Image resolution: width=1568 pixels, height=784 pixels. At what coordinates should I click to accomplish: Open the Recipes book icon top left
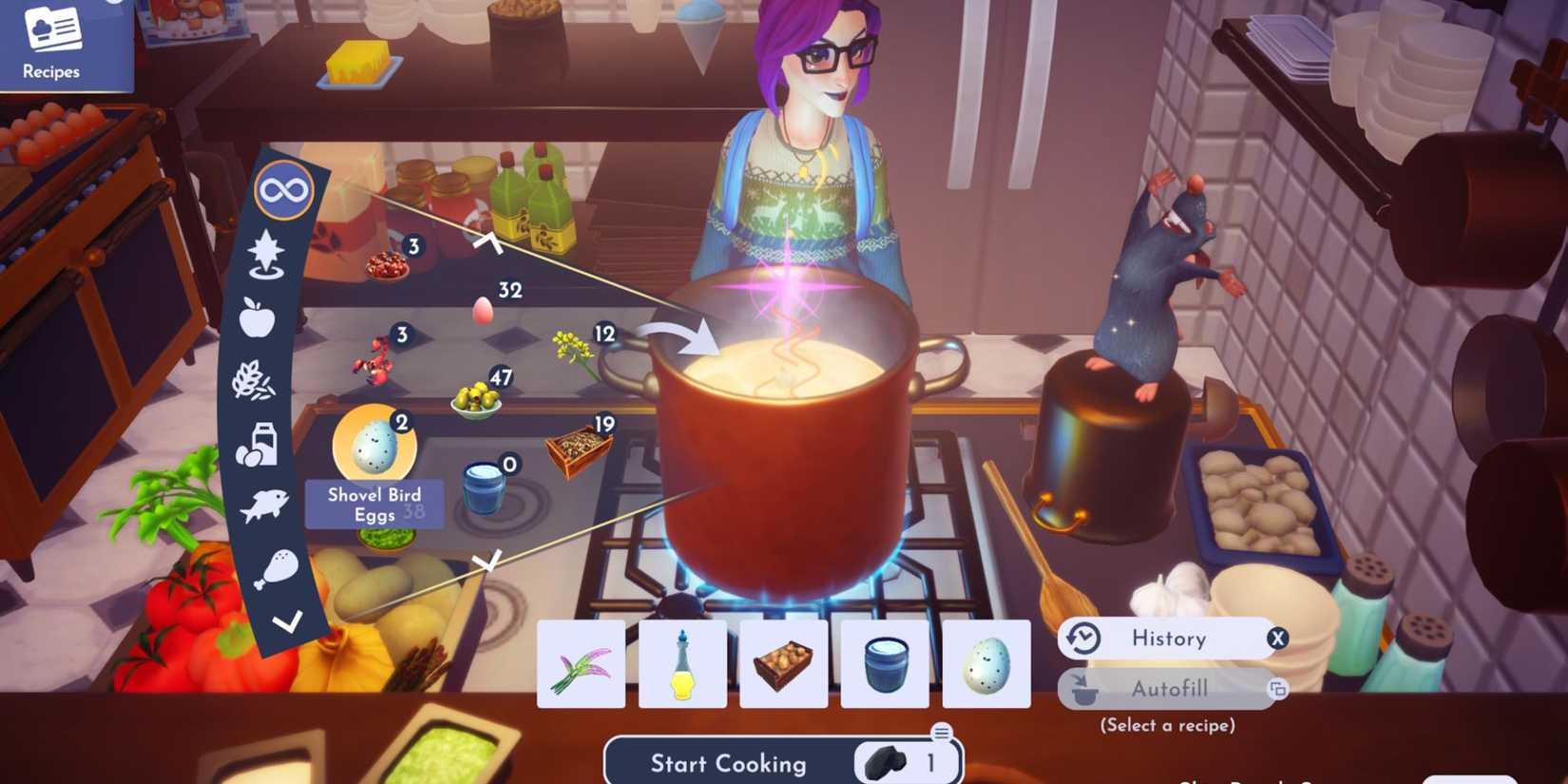(52, 29)
